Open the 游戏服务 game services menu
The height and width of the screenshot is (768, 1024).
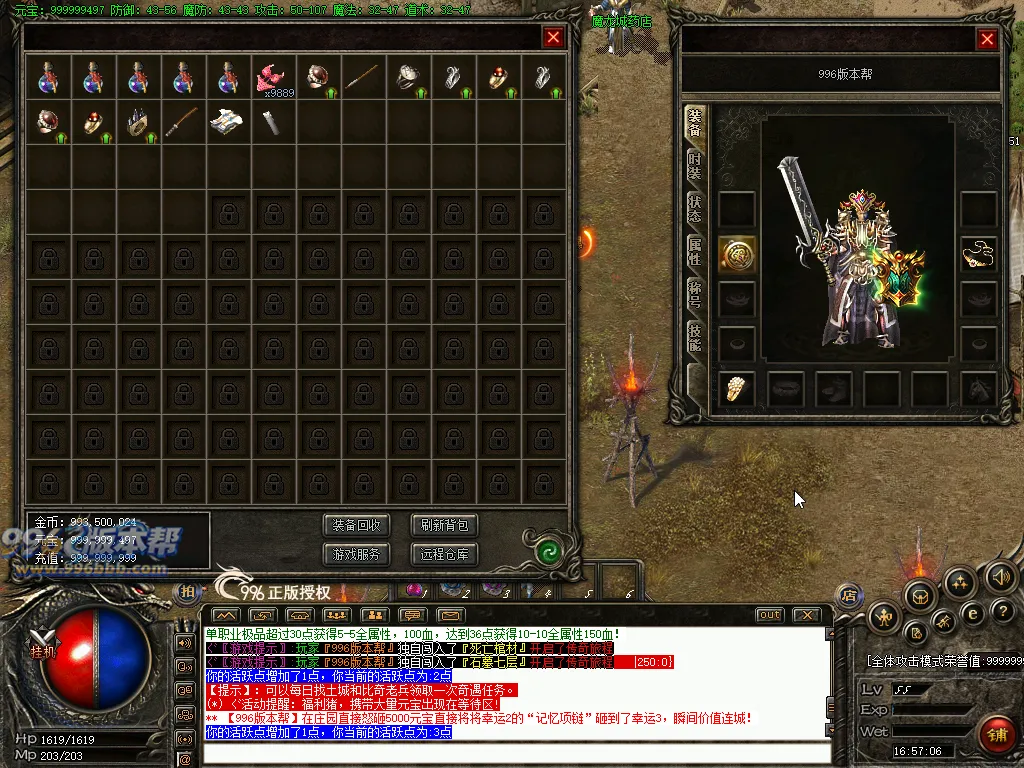(356, 554)
